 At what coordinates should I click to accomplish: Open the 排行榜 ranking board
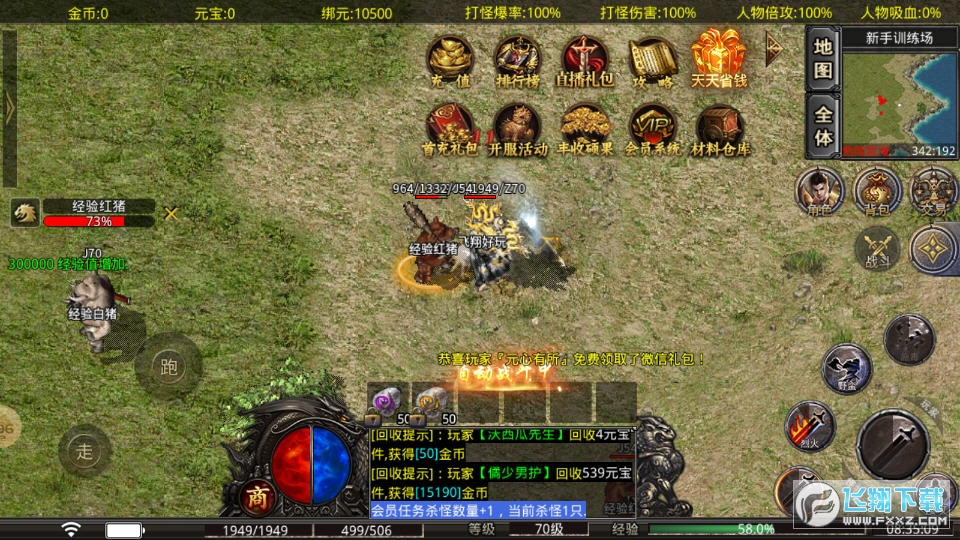coord(517,60)
